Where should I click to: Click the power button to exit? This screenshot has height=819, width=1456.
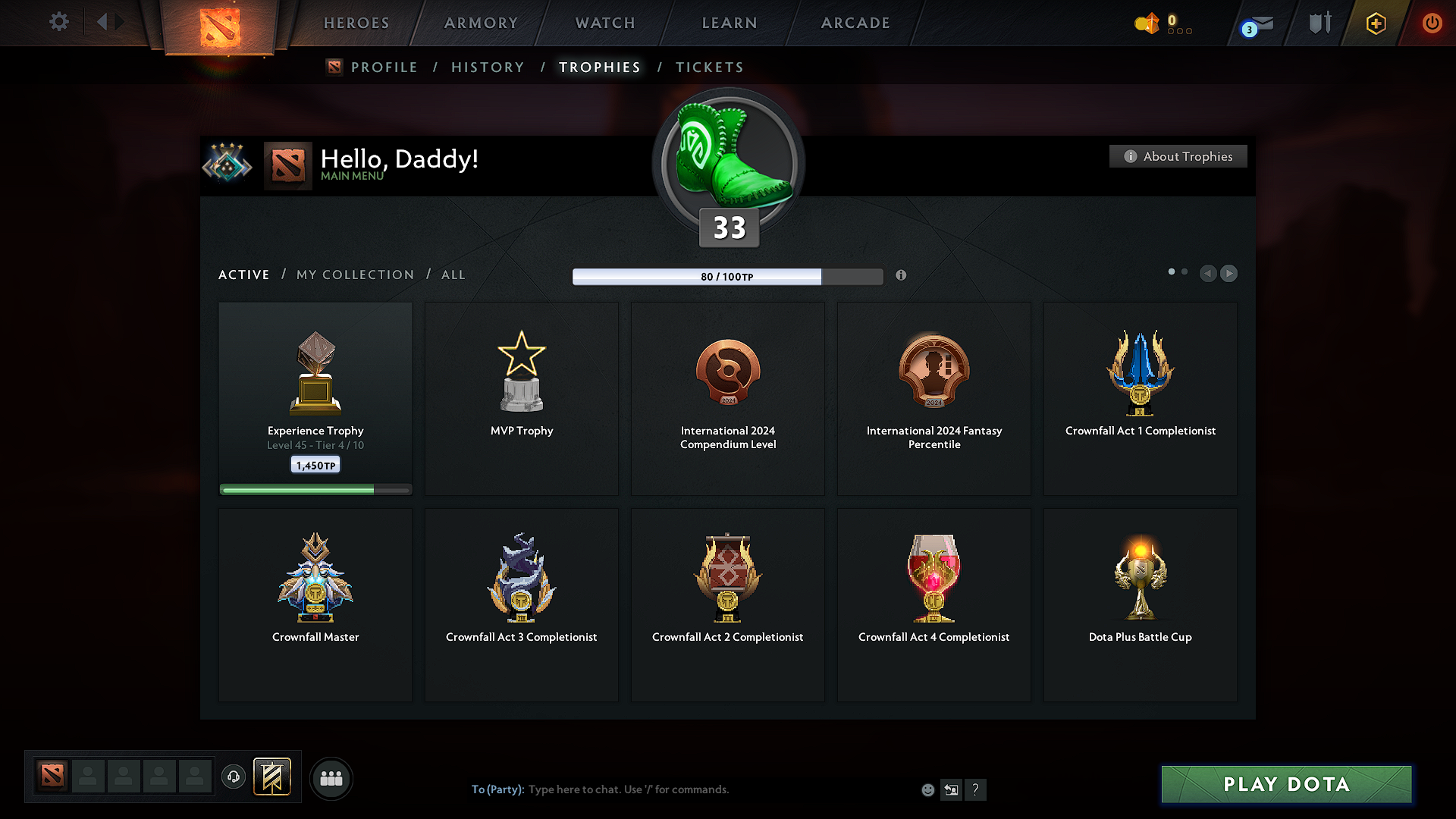pos(1432,23)
